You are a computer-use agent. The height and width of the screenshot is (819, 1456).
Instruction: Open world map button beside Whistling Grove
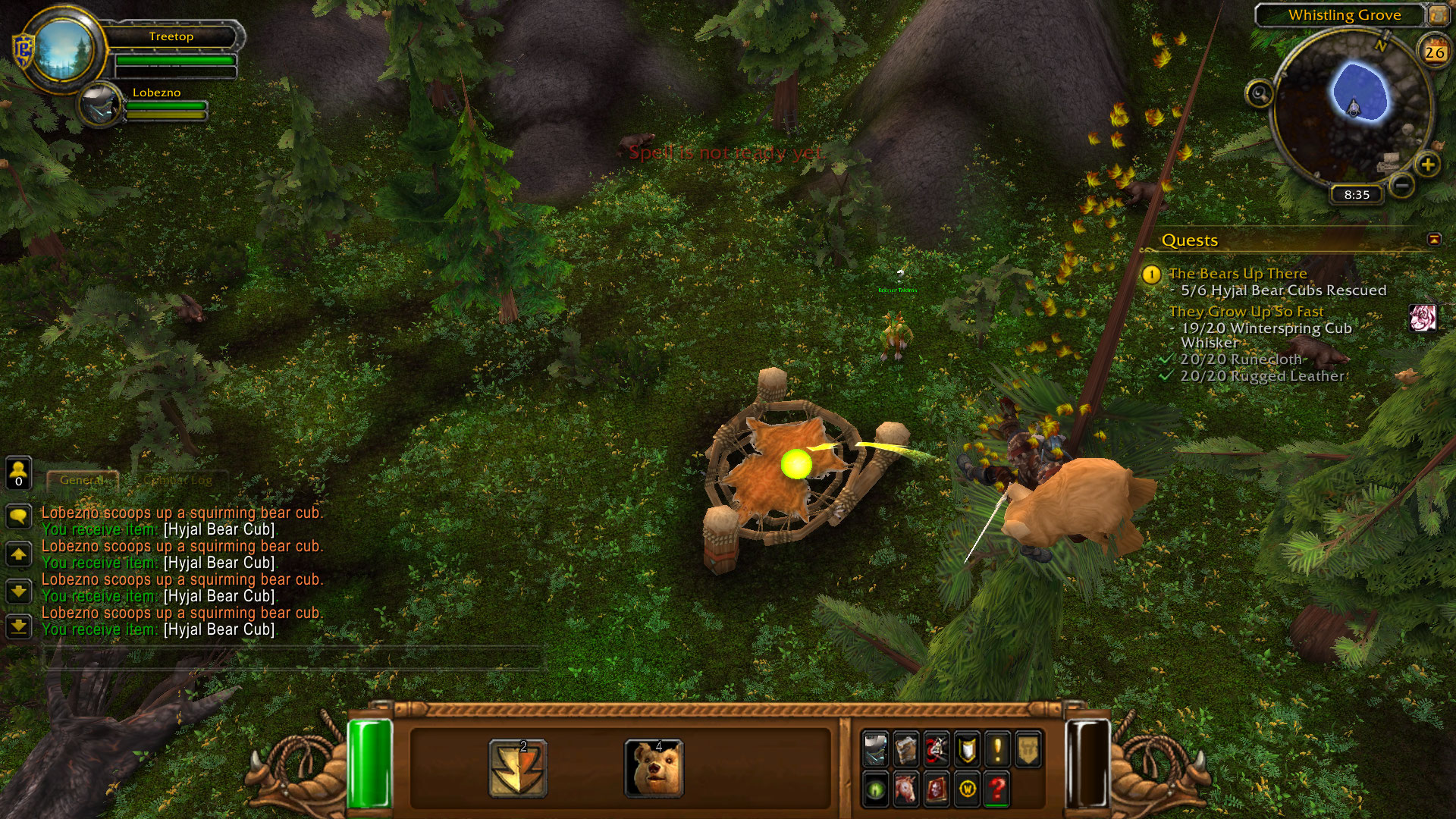[1438, 14]
